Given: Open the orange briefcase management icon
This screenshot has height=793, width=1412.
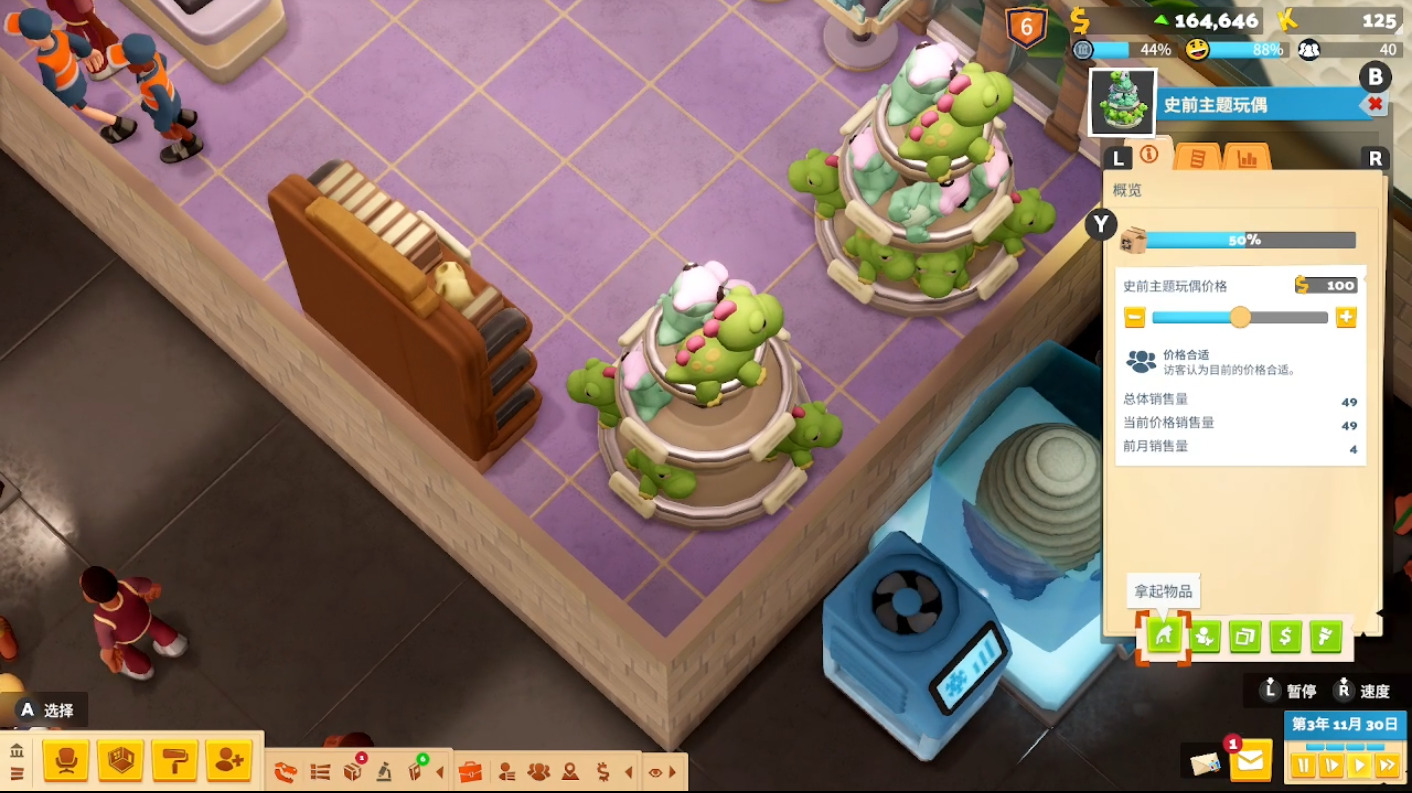Looking at the screenshot, I should (x=470, y=772).
